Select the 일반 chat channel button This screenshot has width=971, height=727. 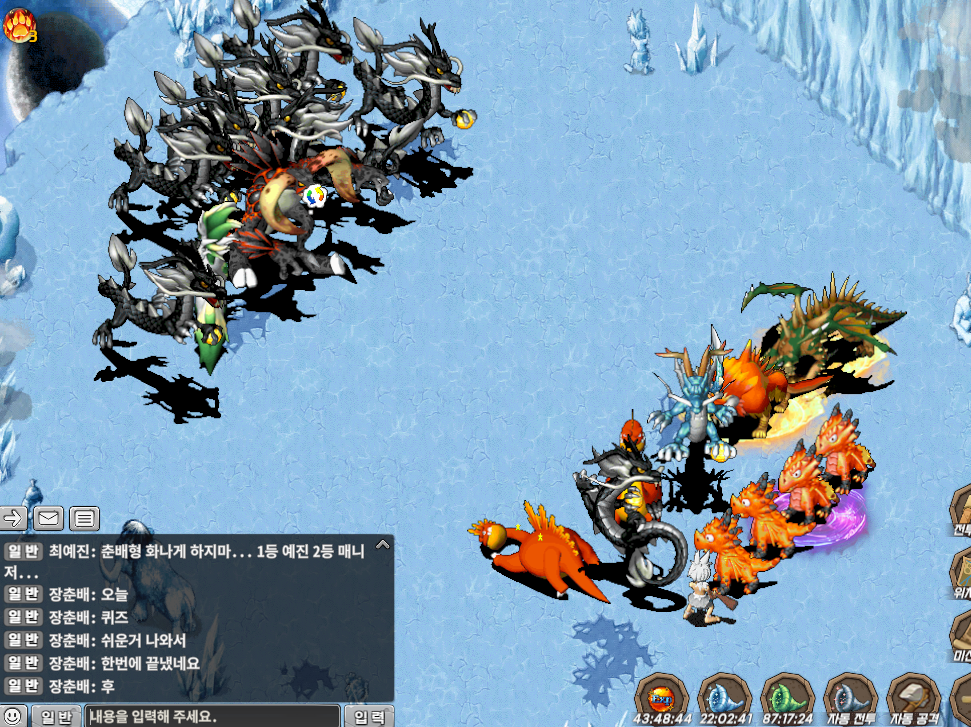[x=56, y=716]
